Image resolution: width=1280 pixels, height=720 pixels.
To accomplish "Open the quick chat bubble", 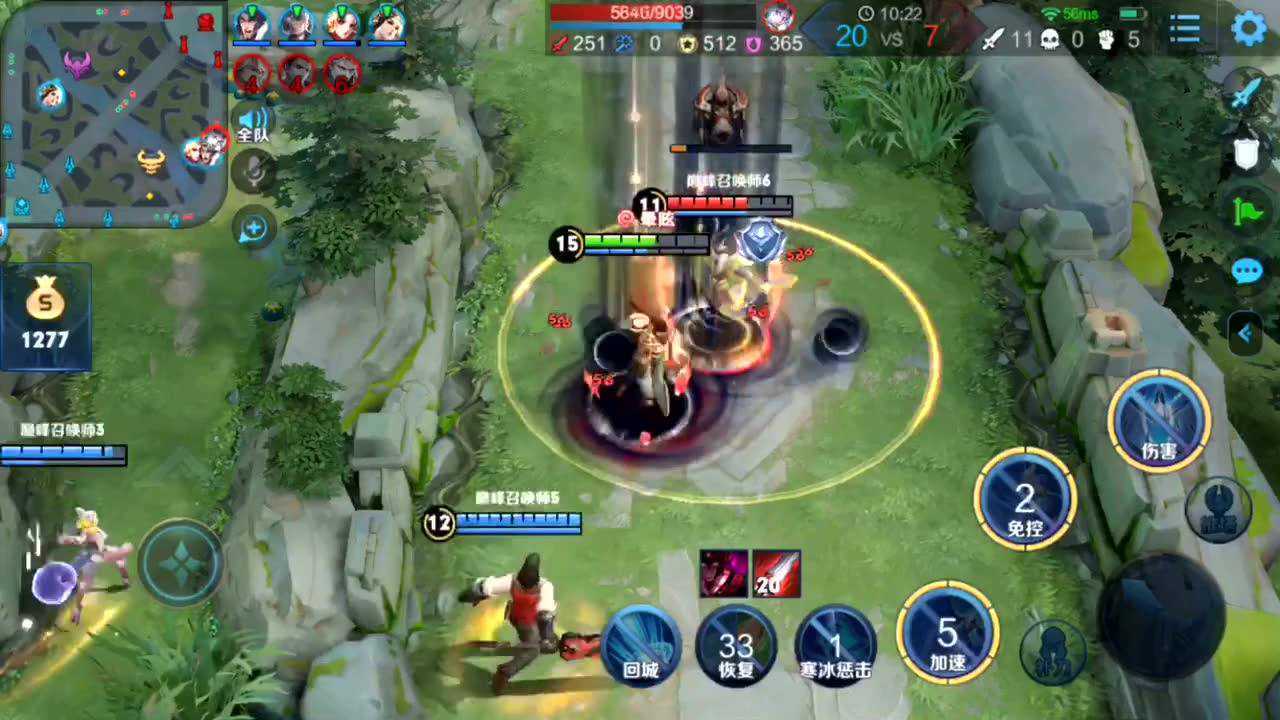I will point(1246,271).
